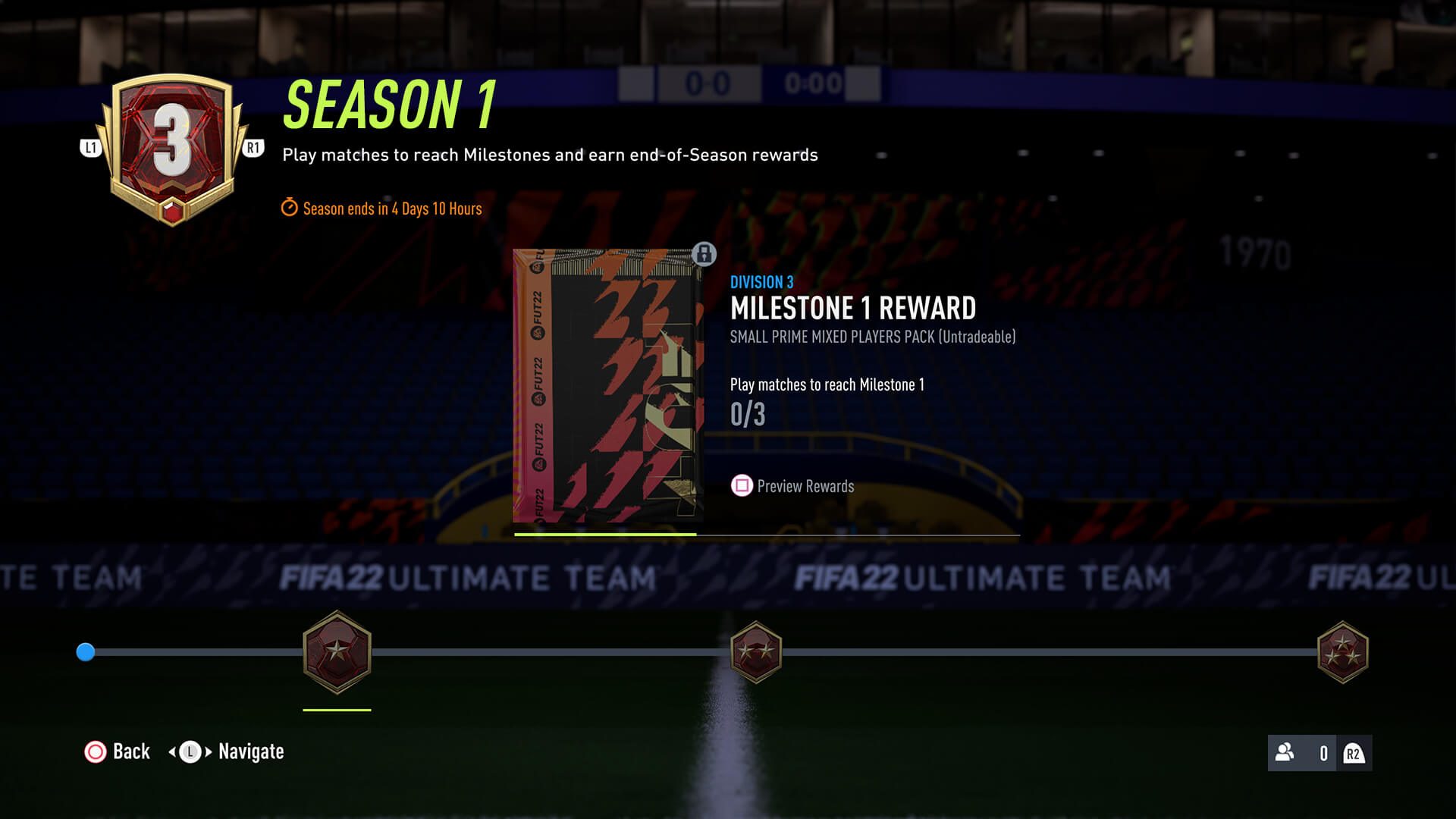Screen dimensions: 1456x819
Task: Click the Preview Rewards option
Action: (805, 486)
